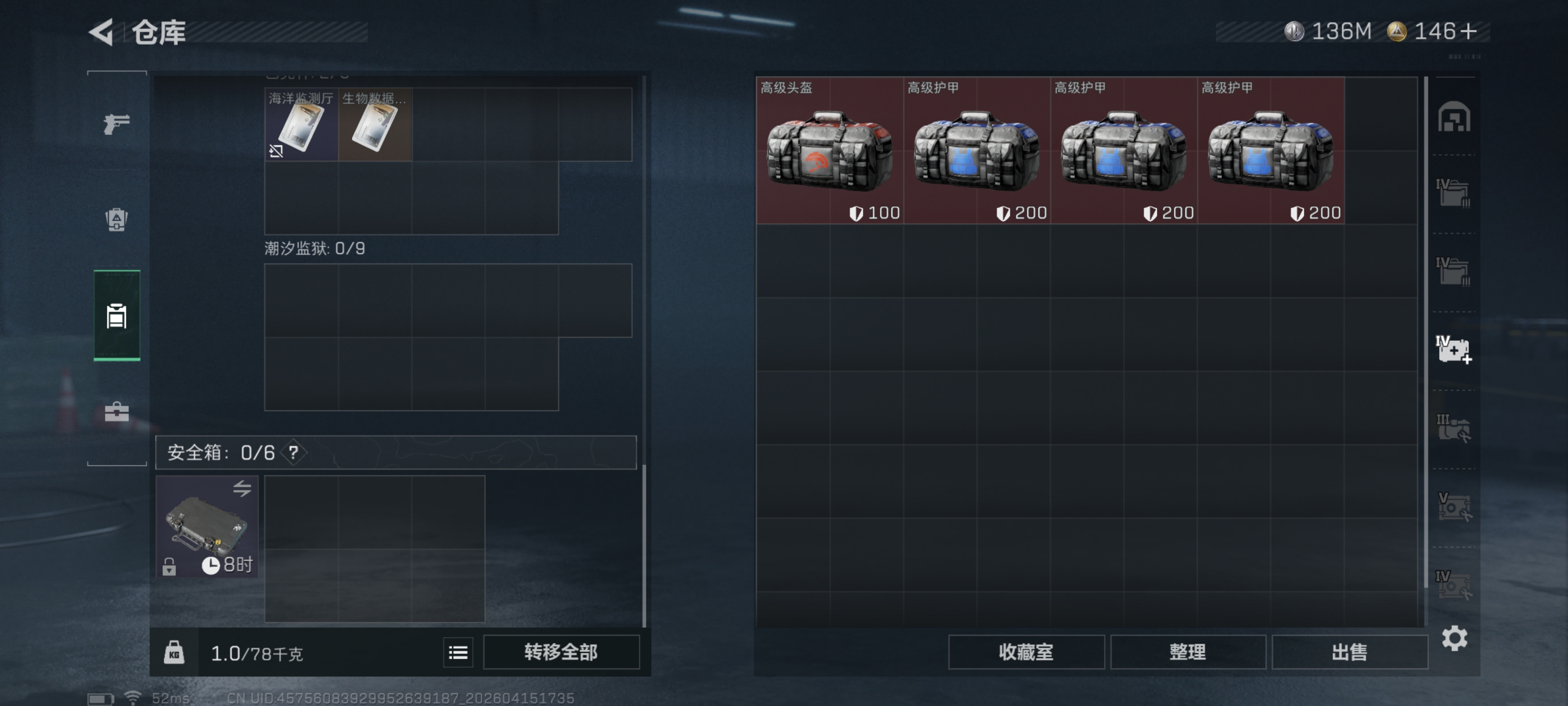Expand the 安全箱 help tooltip
The width and height of the screenshot is (1568, 706).
(294, 453)
